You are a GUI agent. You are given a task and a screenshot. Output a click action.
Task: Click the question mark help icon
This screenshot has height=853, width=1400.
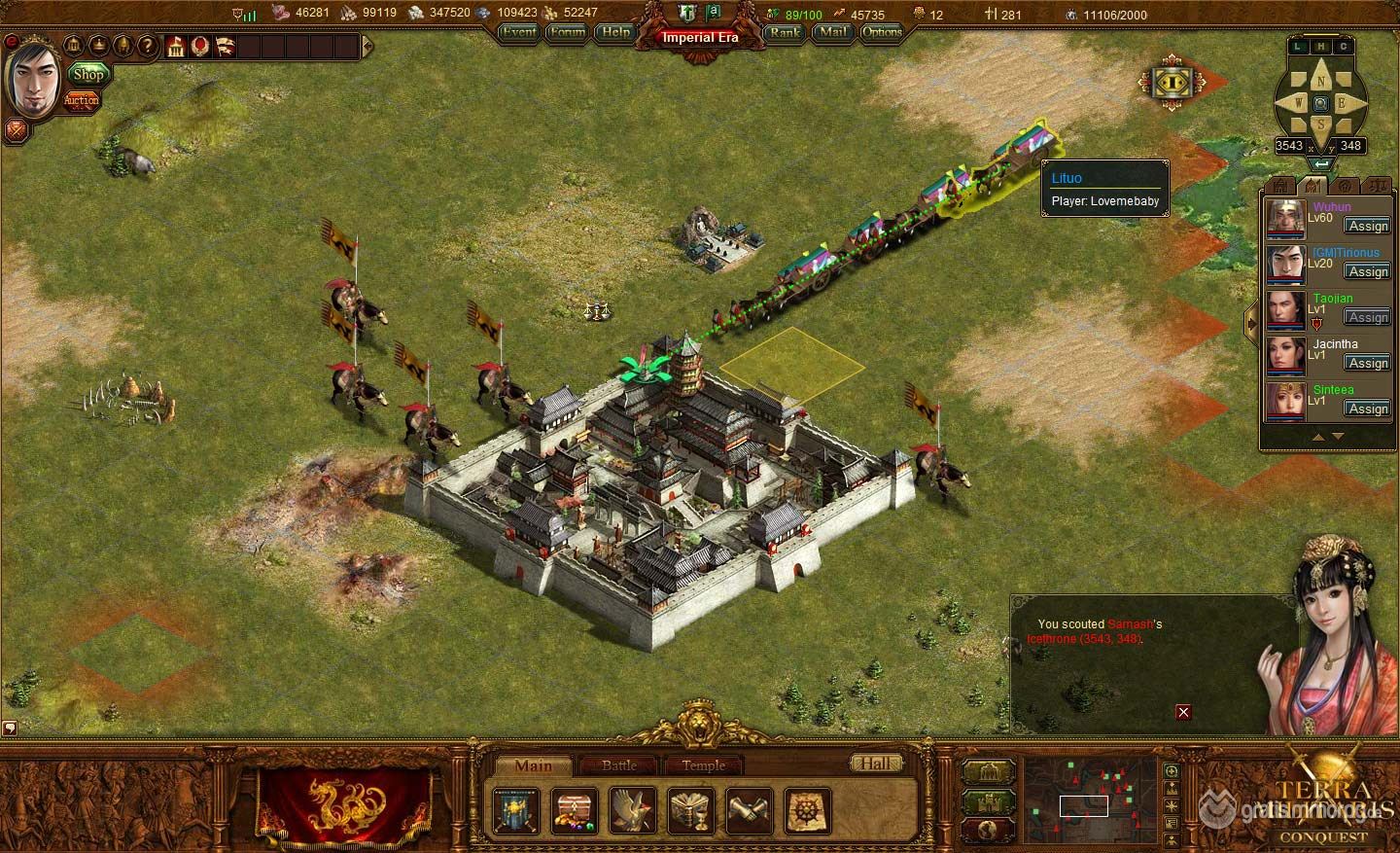(x=147, y=46)
